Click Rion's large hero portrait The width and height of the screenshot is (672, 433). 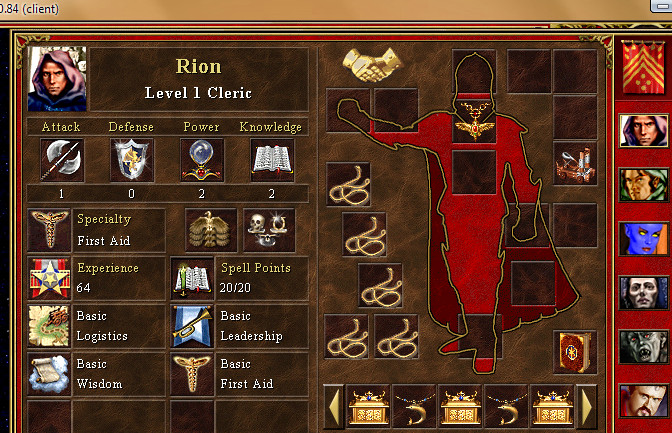point(58,79)
